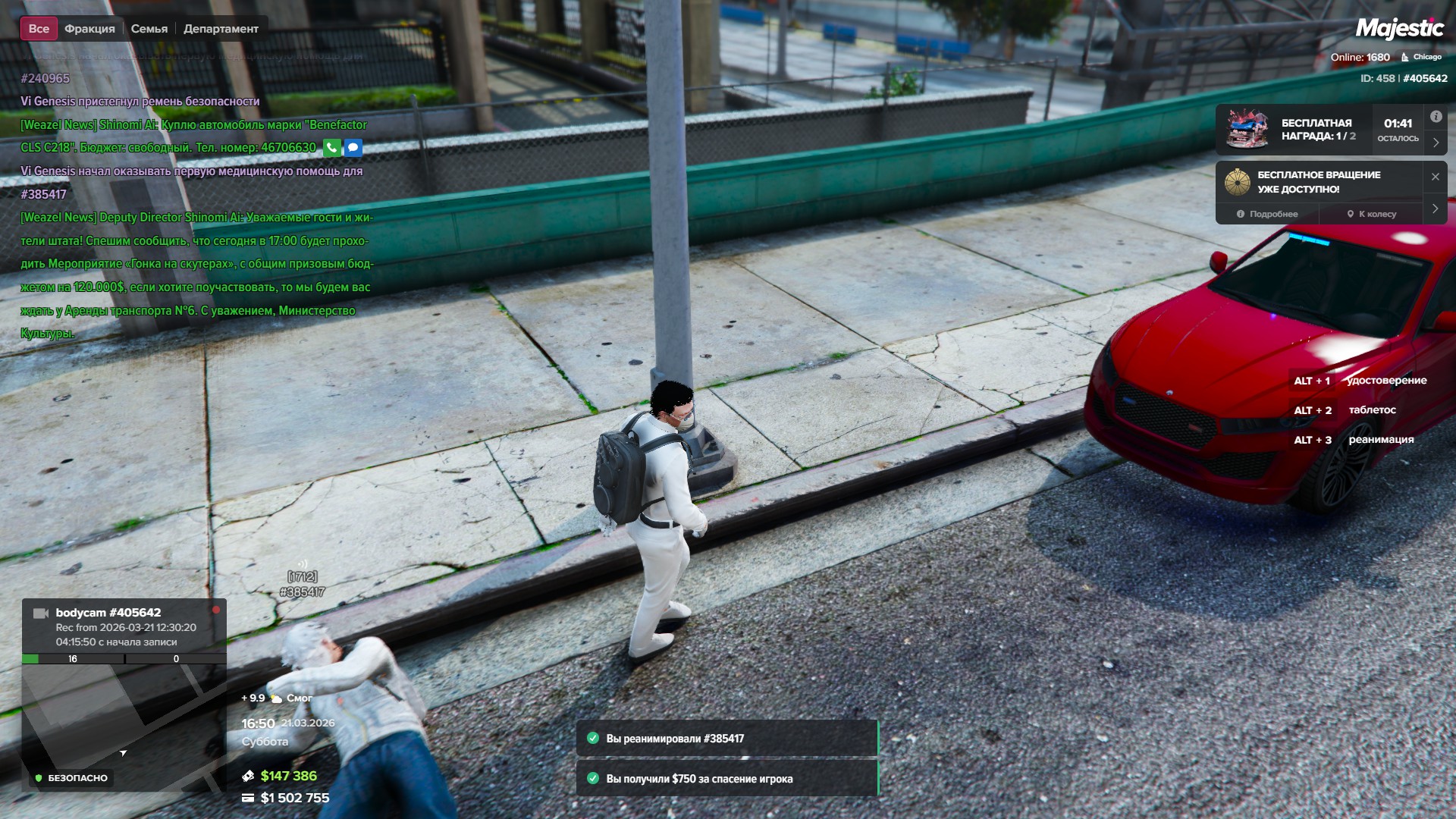Open the Фракция chat tab
The height and width of the screenshot is (819, 1456).
click(x=89, y=29)
